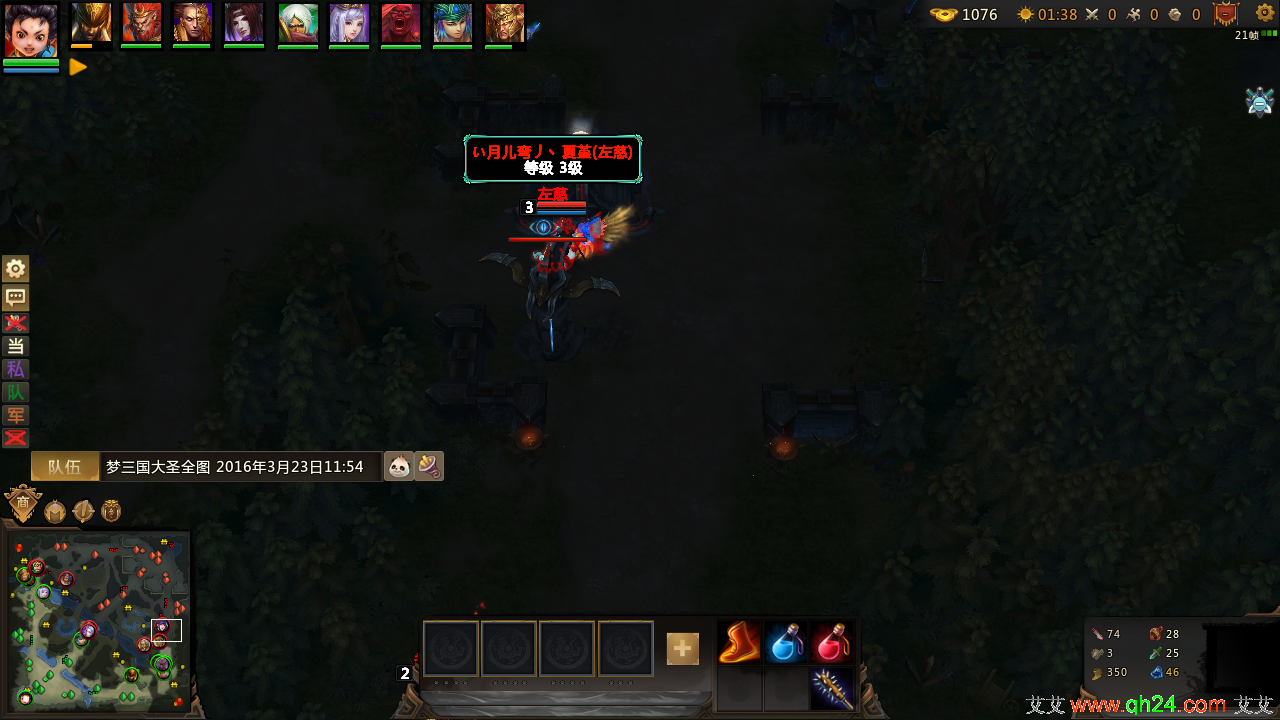Select the 军 army chat filter
Image resolution: width=1280 pixels, height=720 pixels.
16,415
